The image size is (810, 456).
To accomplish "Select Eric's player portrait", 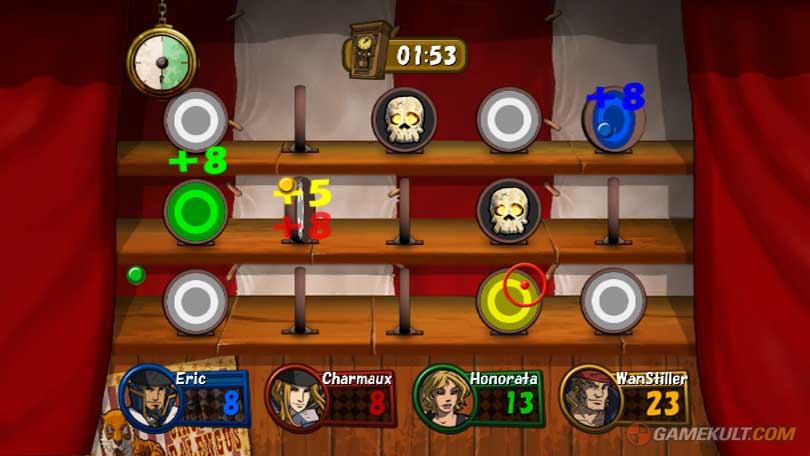I will [148, 397].
